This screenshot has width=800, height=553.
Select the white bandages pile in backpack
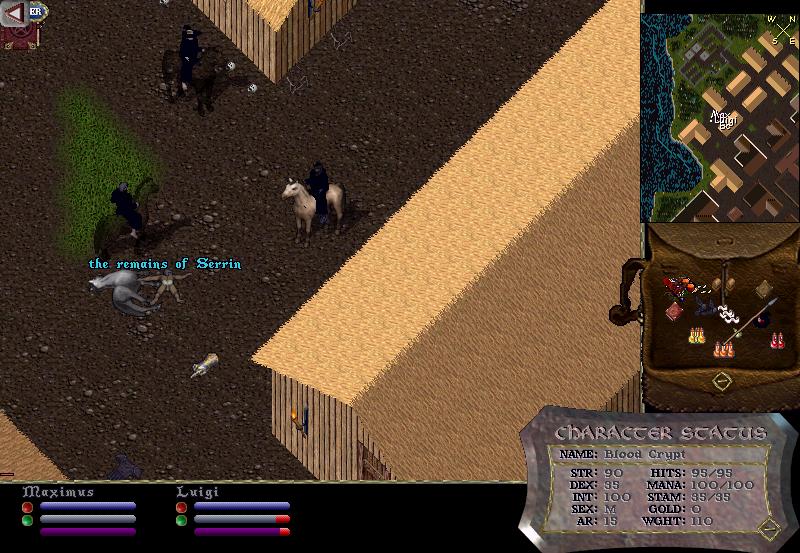tap(727, 314)
